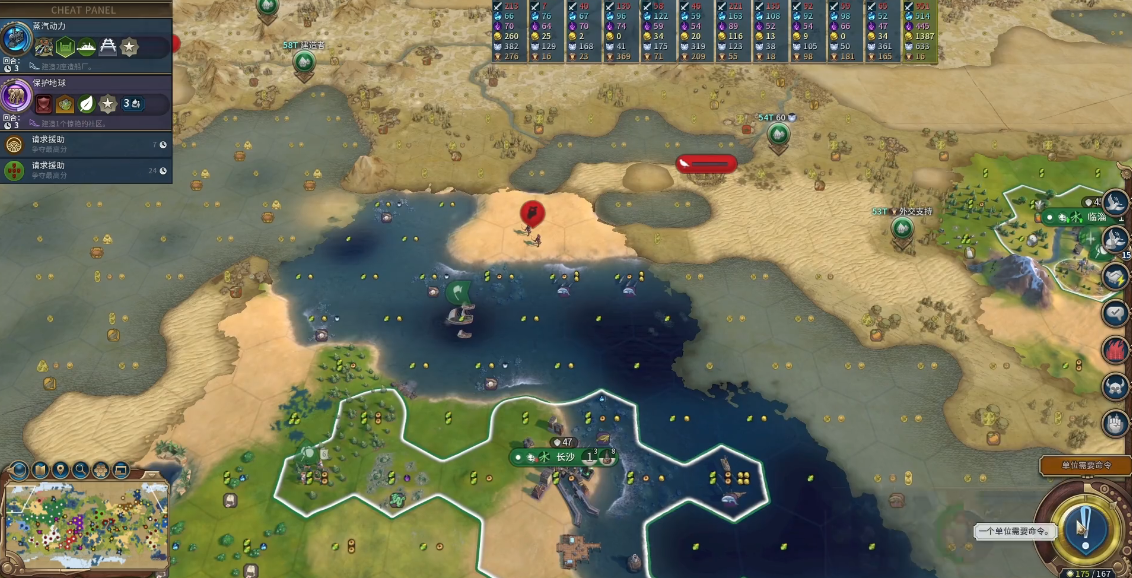Open minimap lens options (map icon)
This screenshot has height=578, width=1132.
(40, 469)
